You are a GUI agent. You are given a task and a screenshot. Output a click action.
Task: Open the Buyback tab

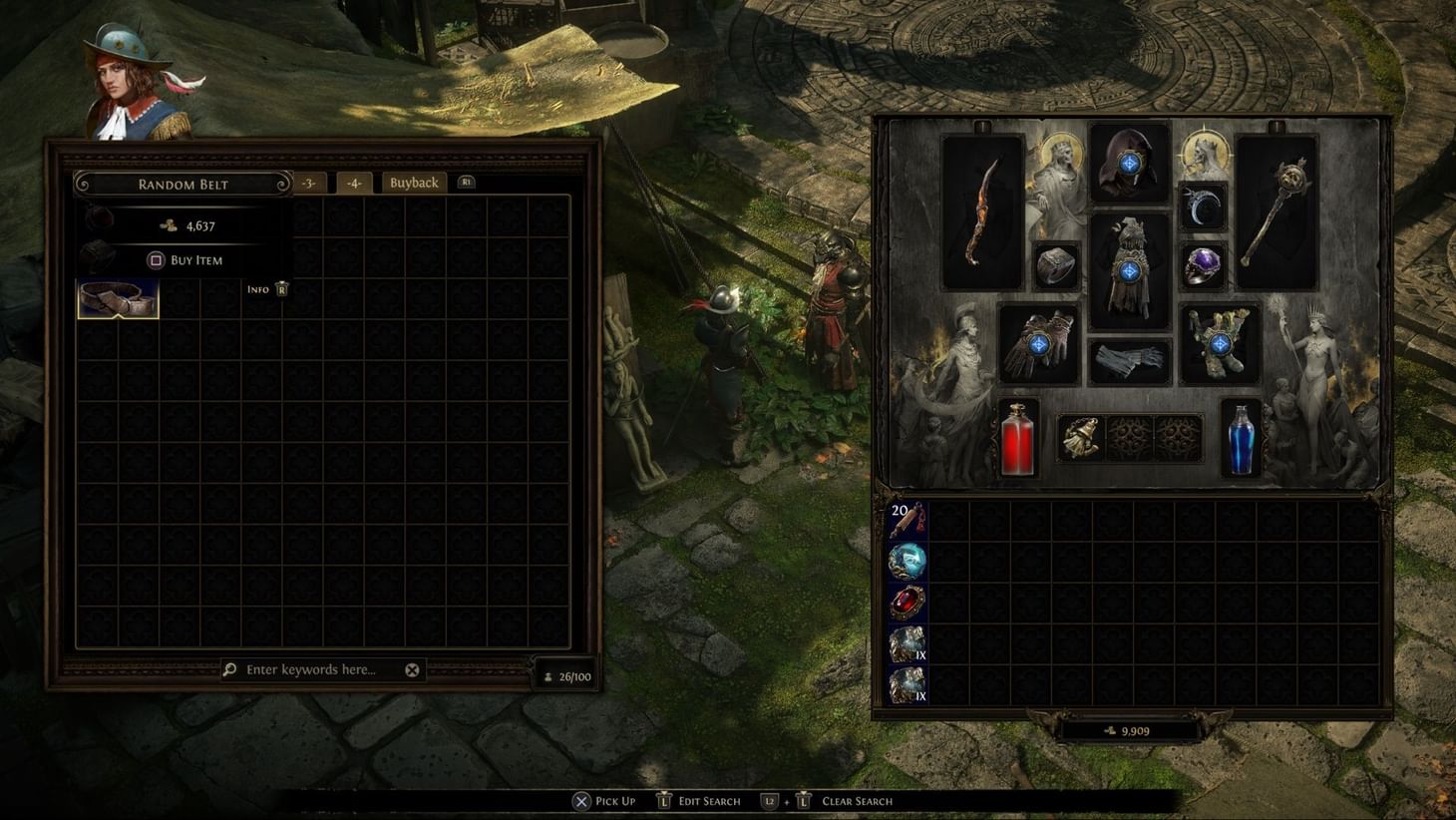412,183
